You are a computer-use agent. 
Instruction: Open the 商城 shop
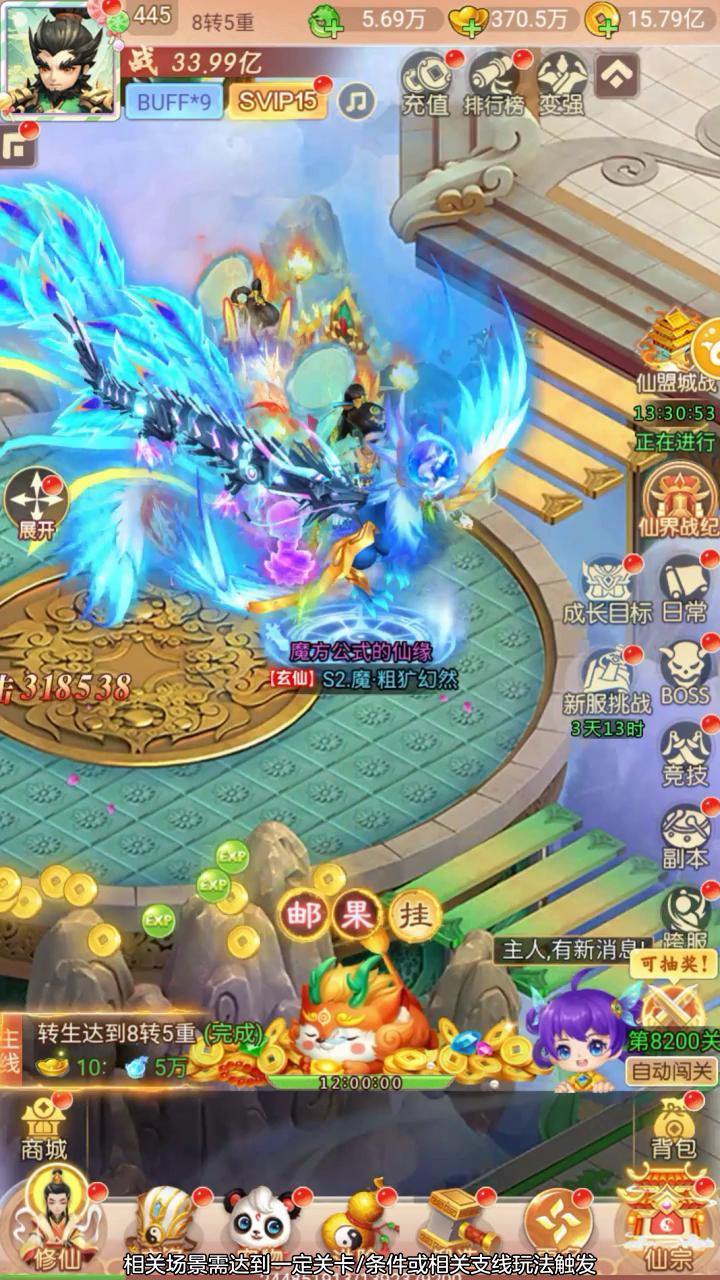43,1130
